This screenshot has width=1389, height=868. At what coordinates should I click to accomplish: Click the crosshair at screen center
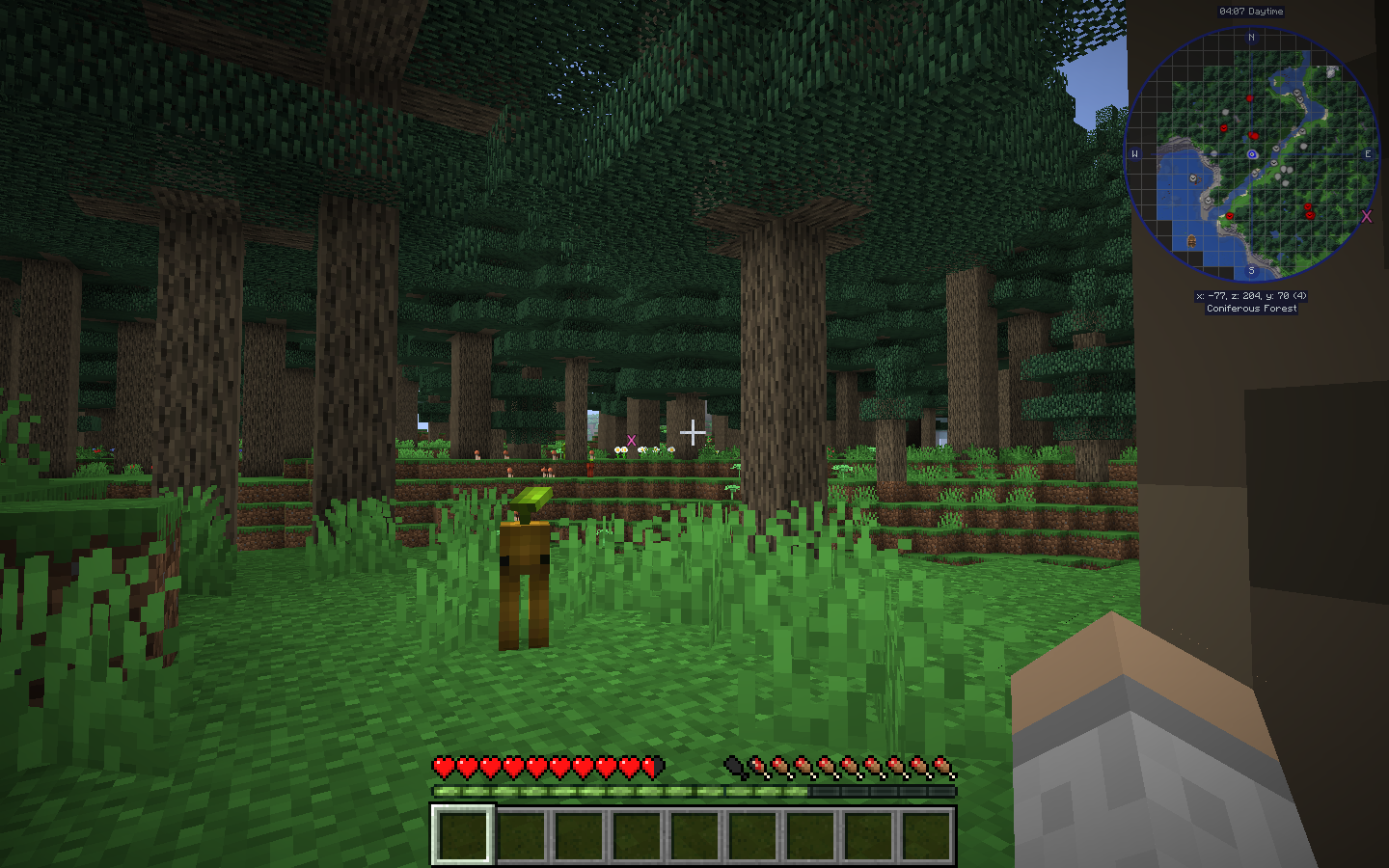[693, 434]
